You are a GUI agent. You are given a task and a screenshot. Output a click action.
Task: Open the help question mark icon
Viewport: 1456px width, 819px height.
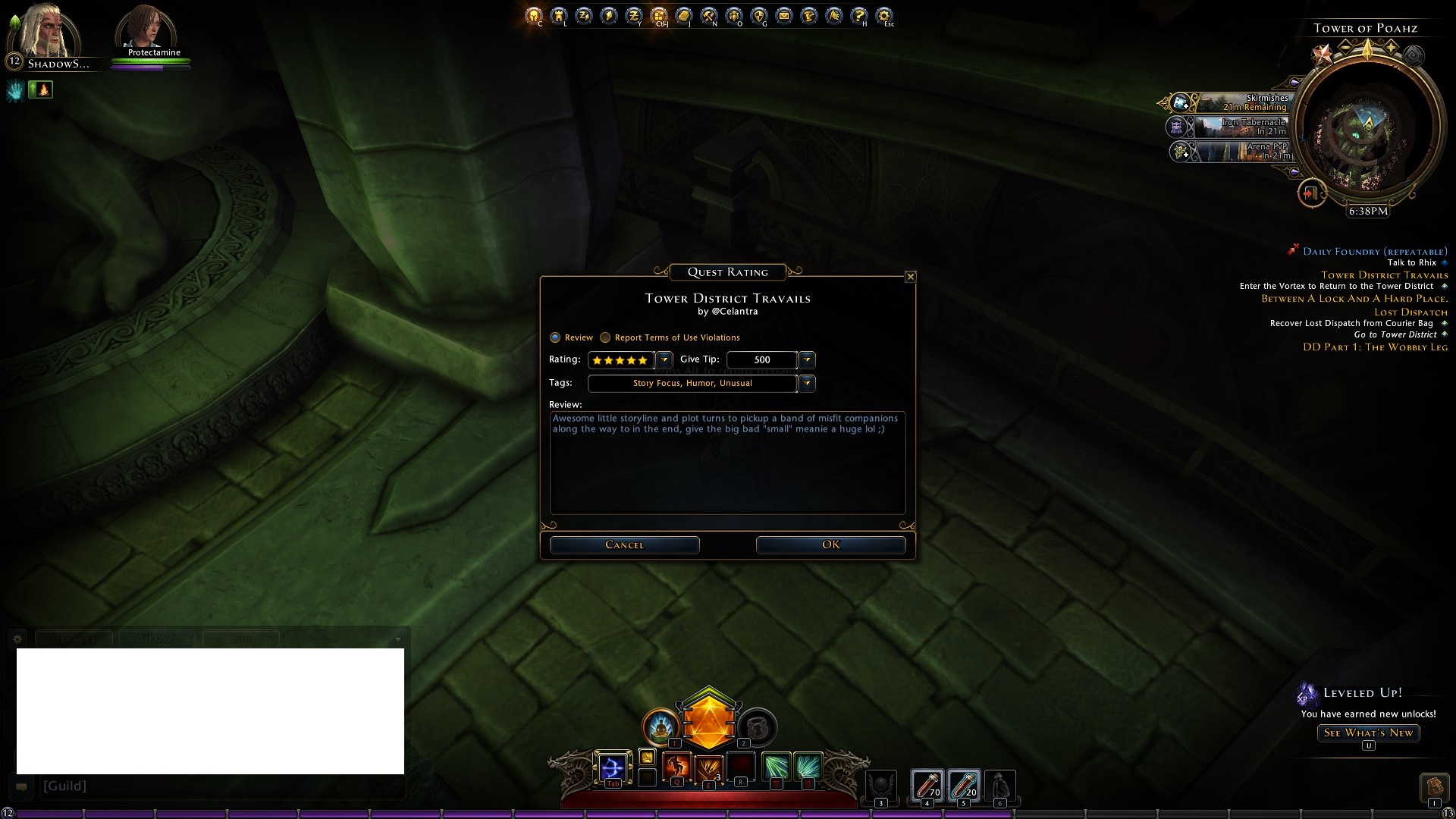(858, 15)
